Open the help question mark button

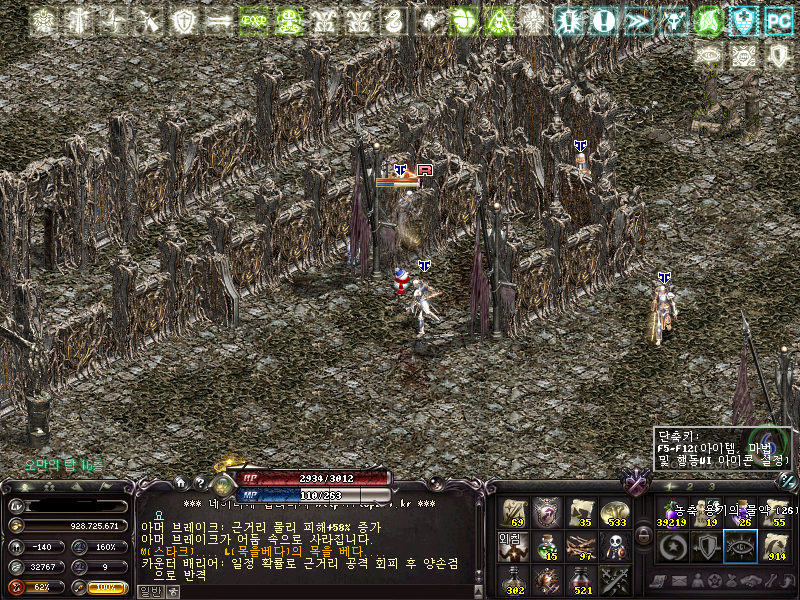[x=199, y=483]
